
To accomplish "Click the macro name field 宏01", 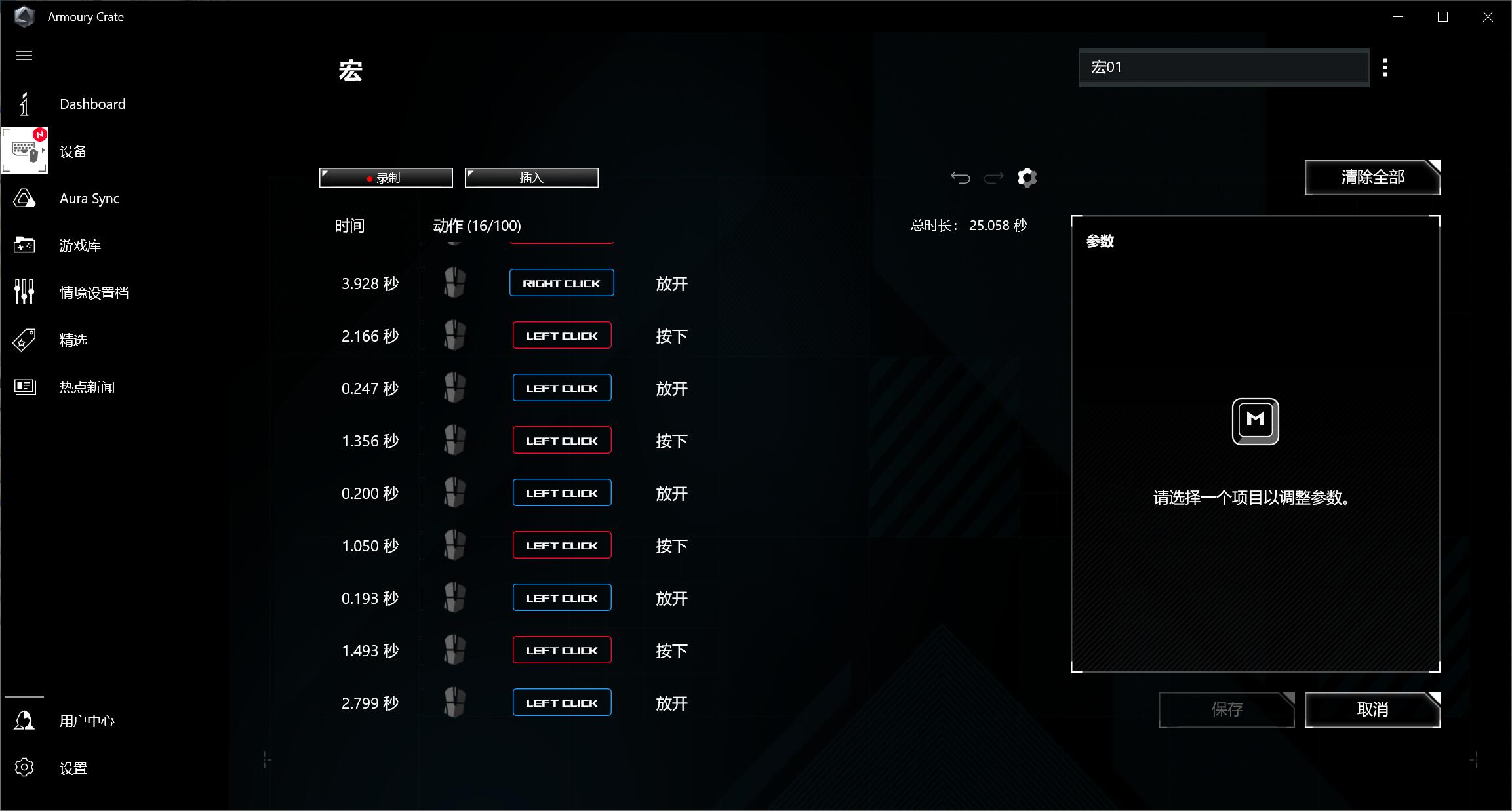I will pyautogui.click(x=1223, y=68).
